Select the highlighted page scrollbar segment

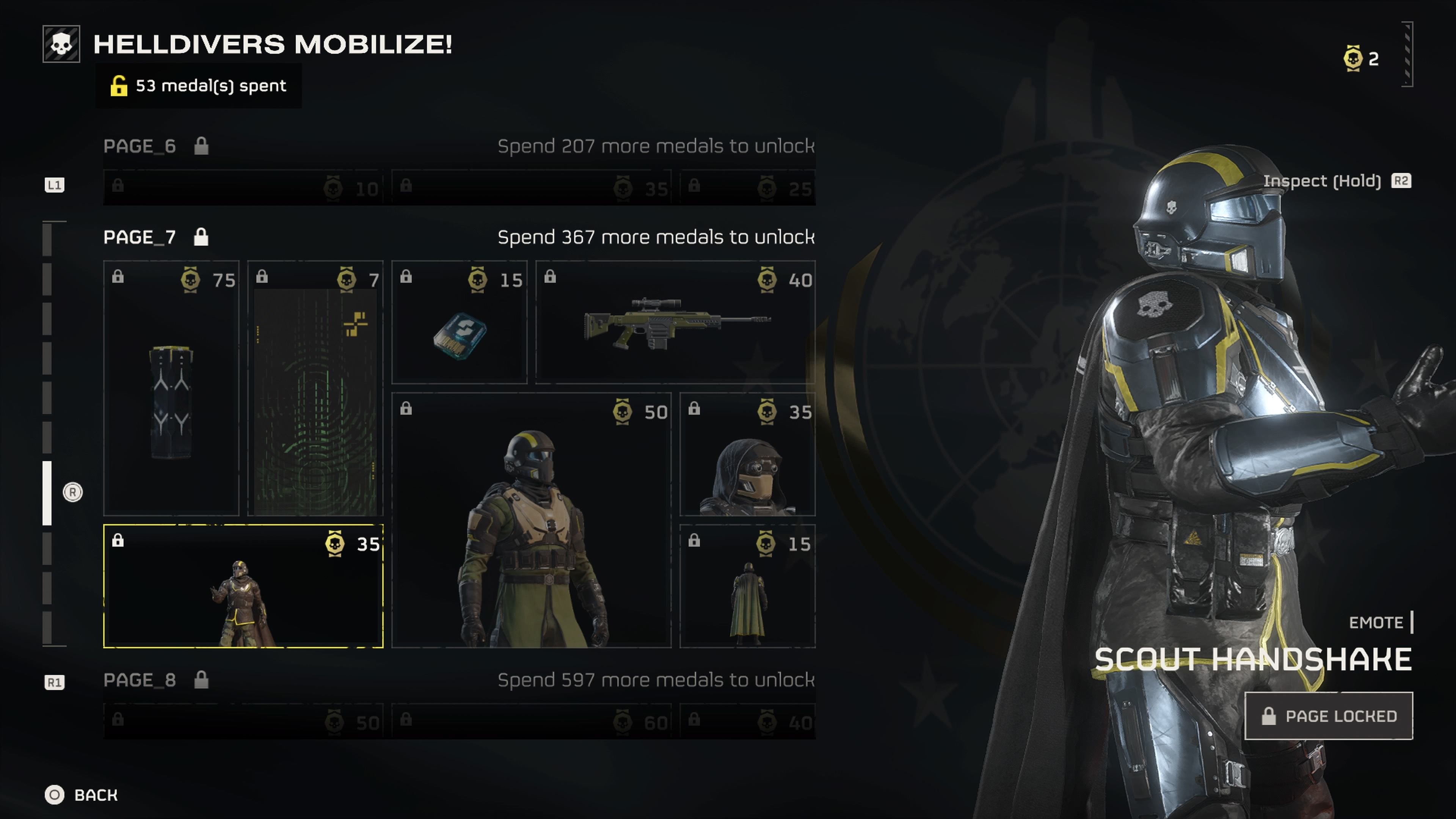point(47,493)
